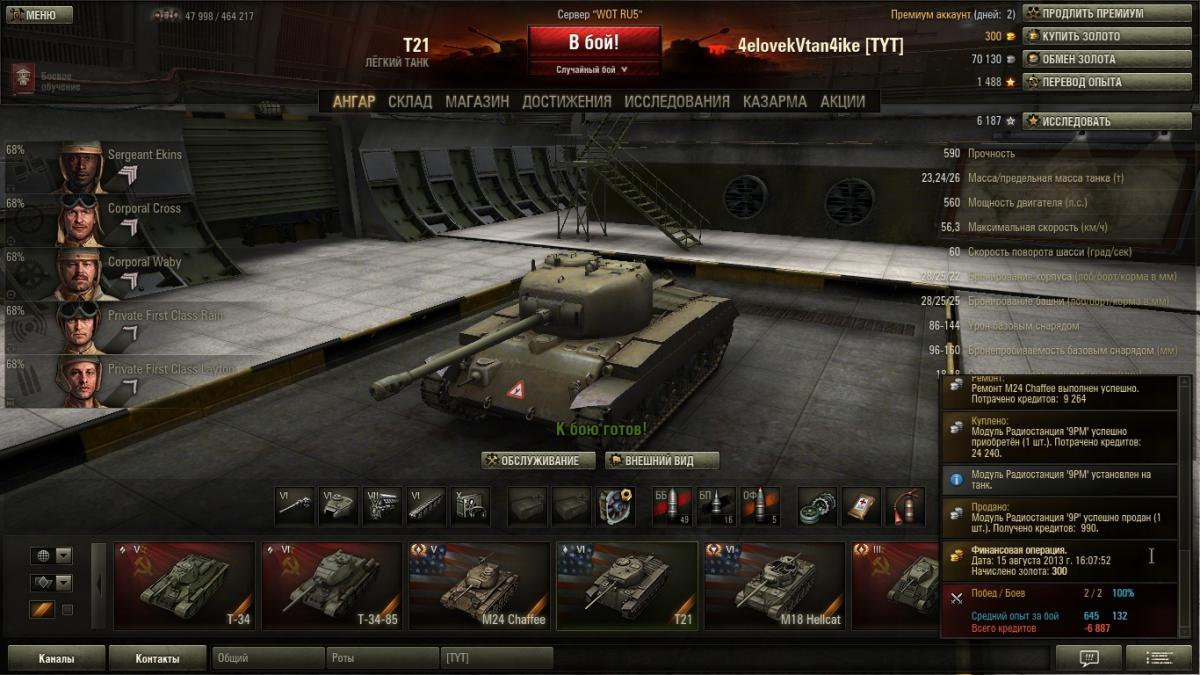The image size is (1200, 675).
Task: Open the Контакты contacts list
Action: tap(157, 659)
